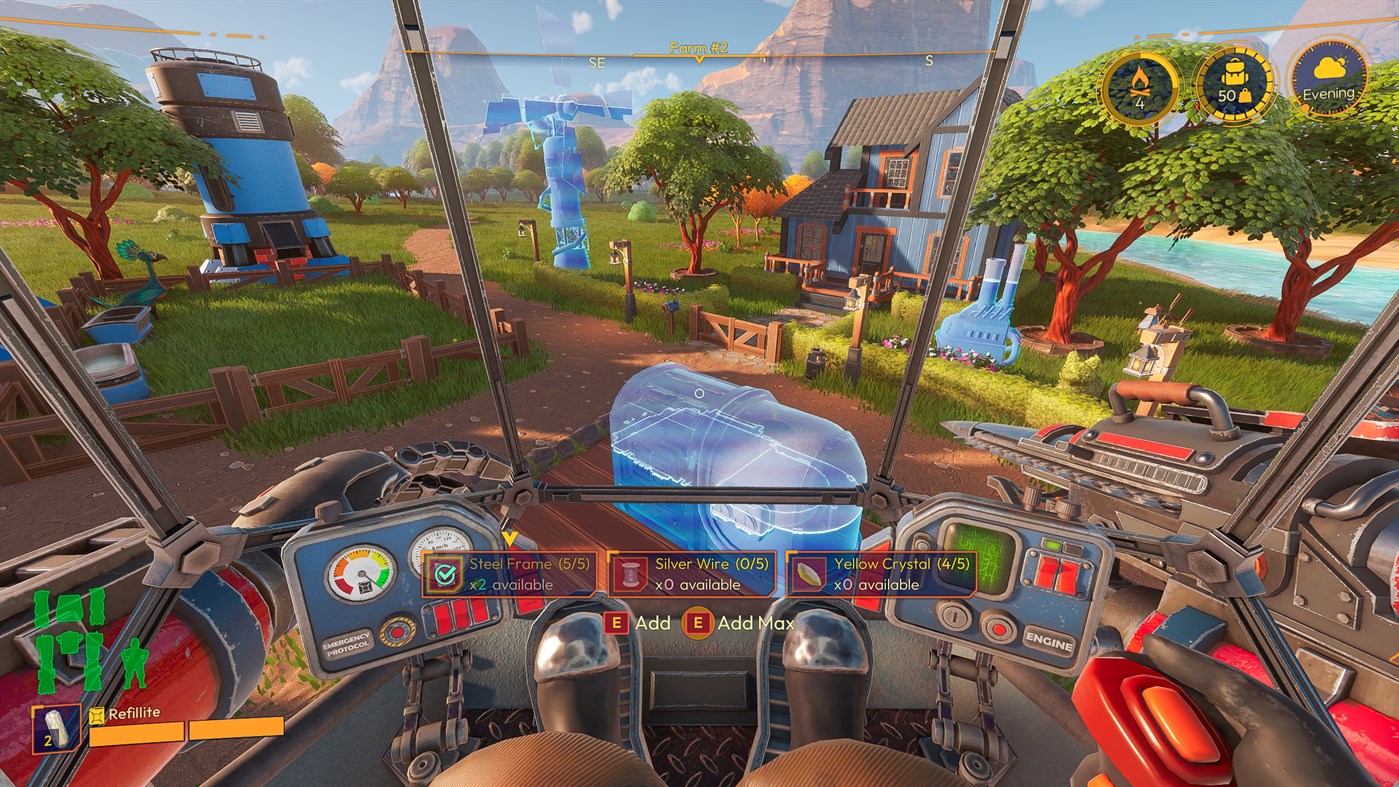
Task: Click the Yellow Crystal gem icon
Action: click(x=806, y=571)
